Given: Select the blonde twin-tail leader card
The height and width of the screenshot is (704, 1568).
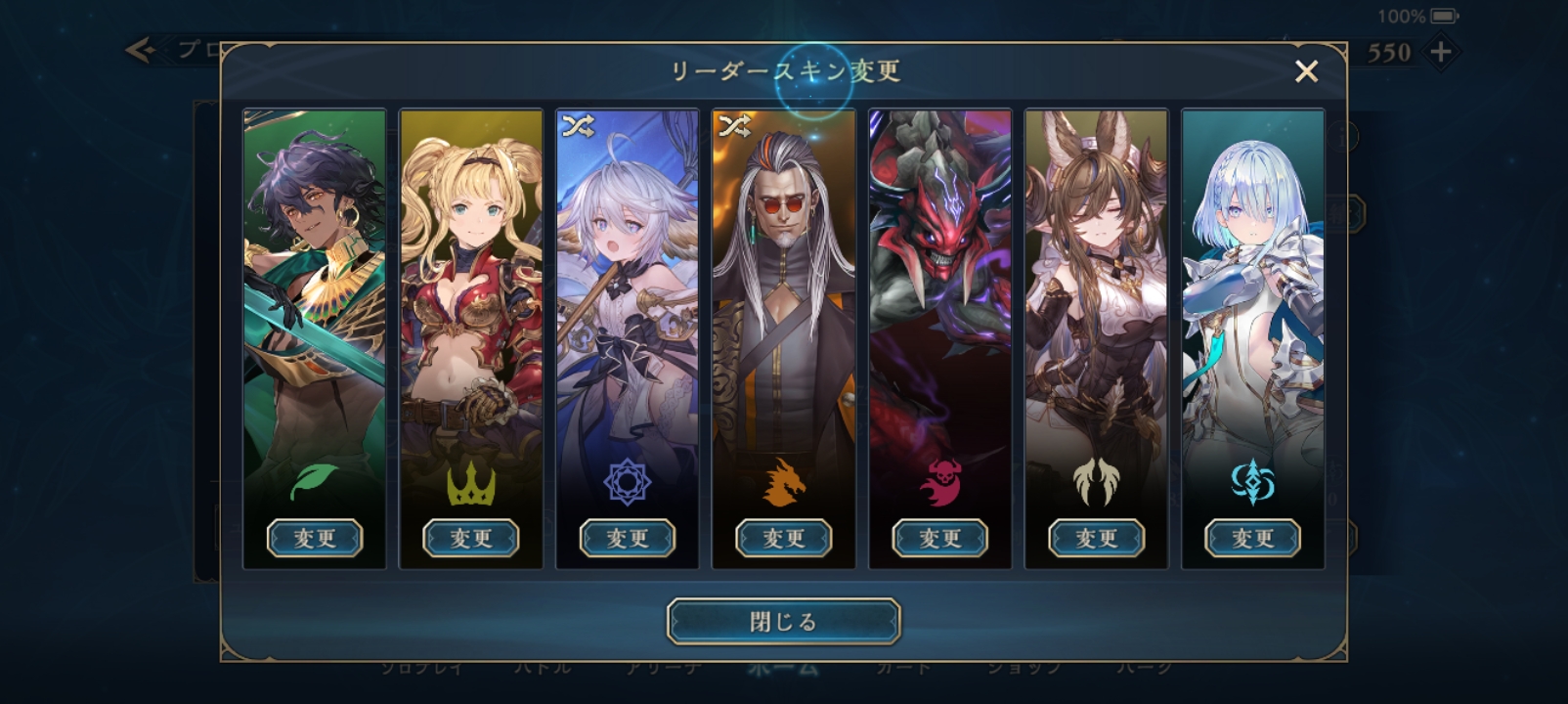Looking at the screenshot, I should pos(470,293).
